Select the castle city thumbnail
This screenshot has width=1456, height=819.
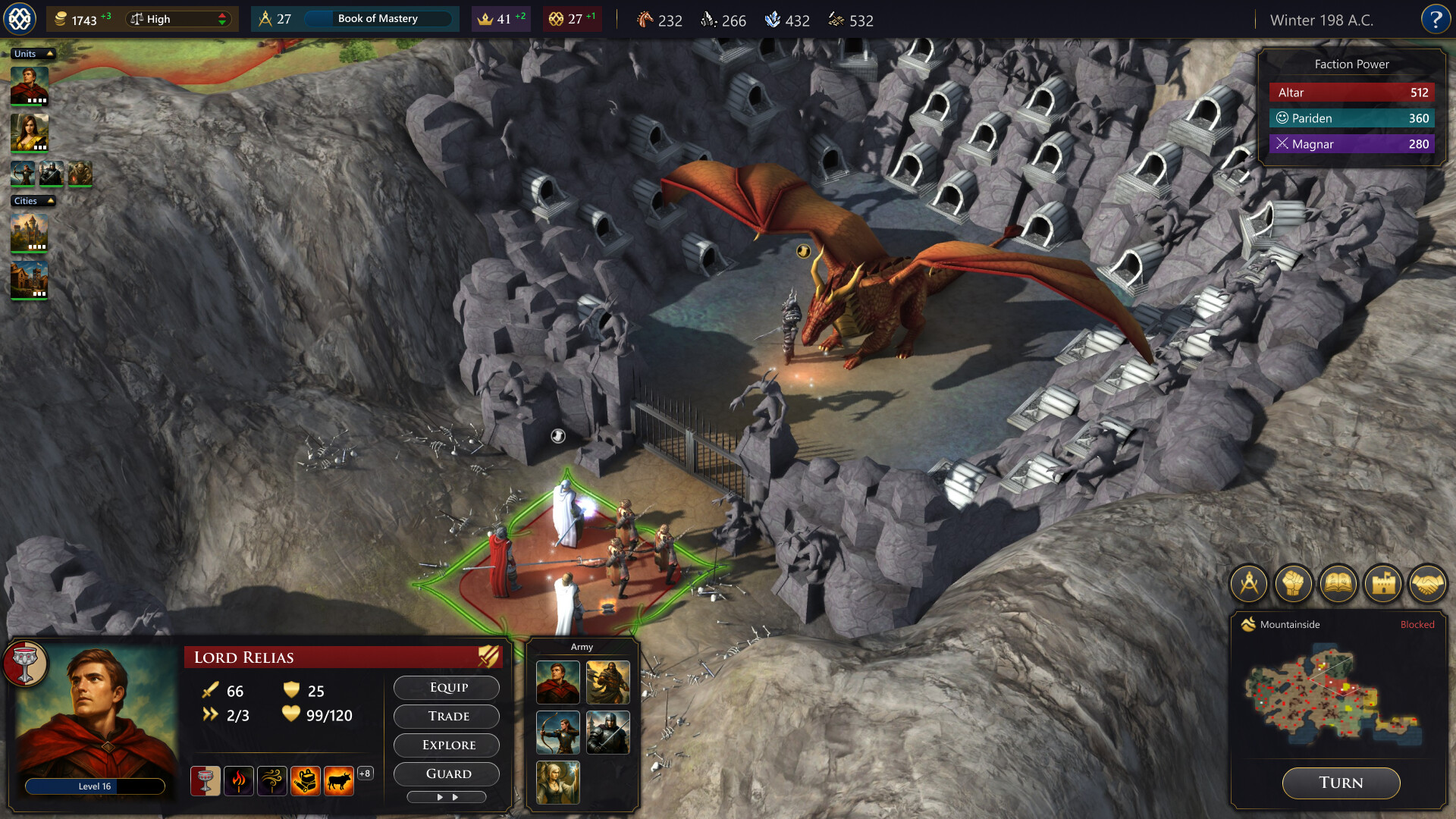(x=30, y=233)
